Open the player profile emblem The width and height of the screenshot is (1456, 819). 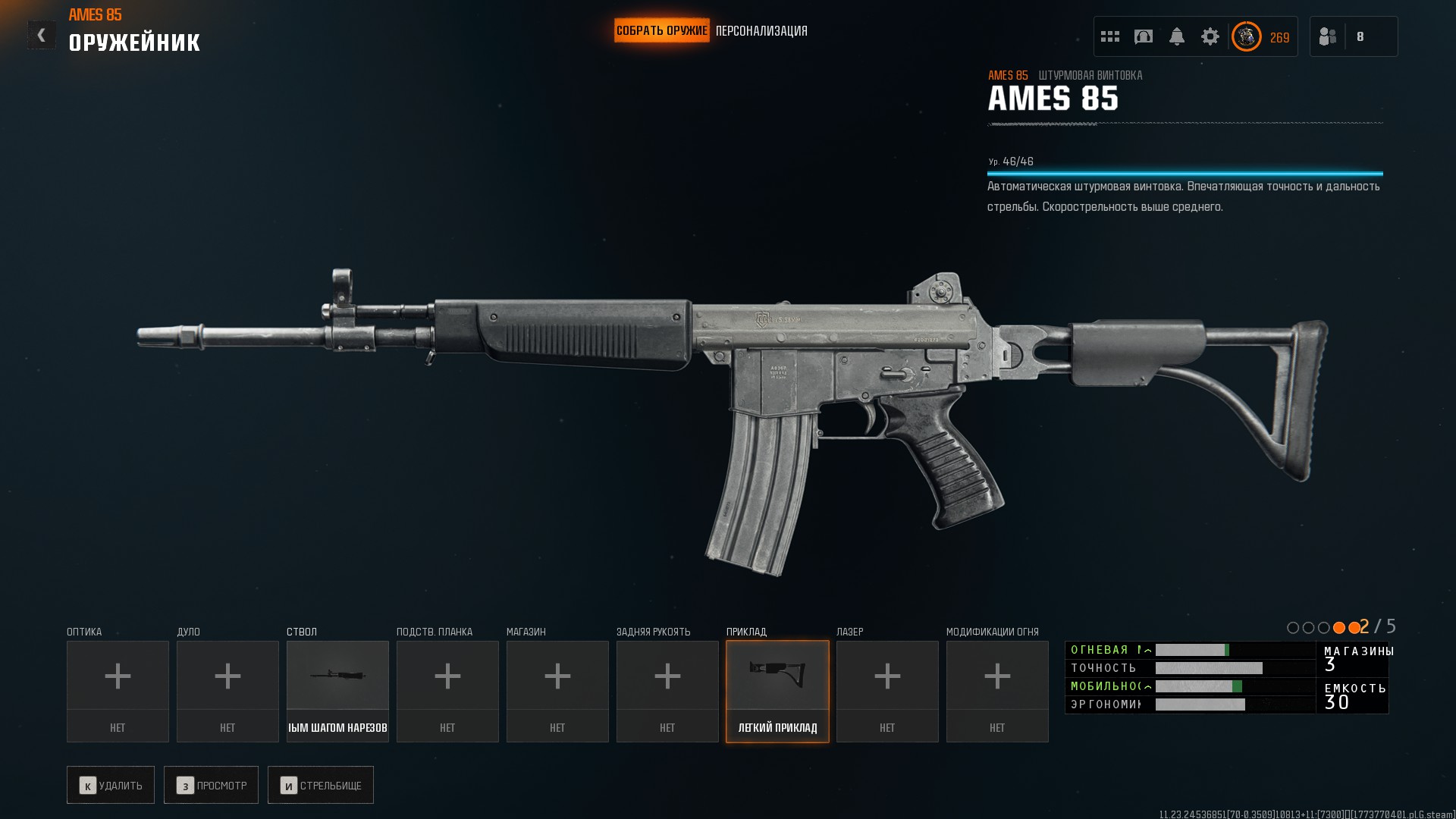1246,36
